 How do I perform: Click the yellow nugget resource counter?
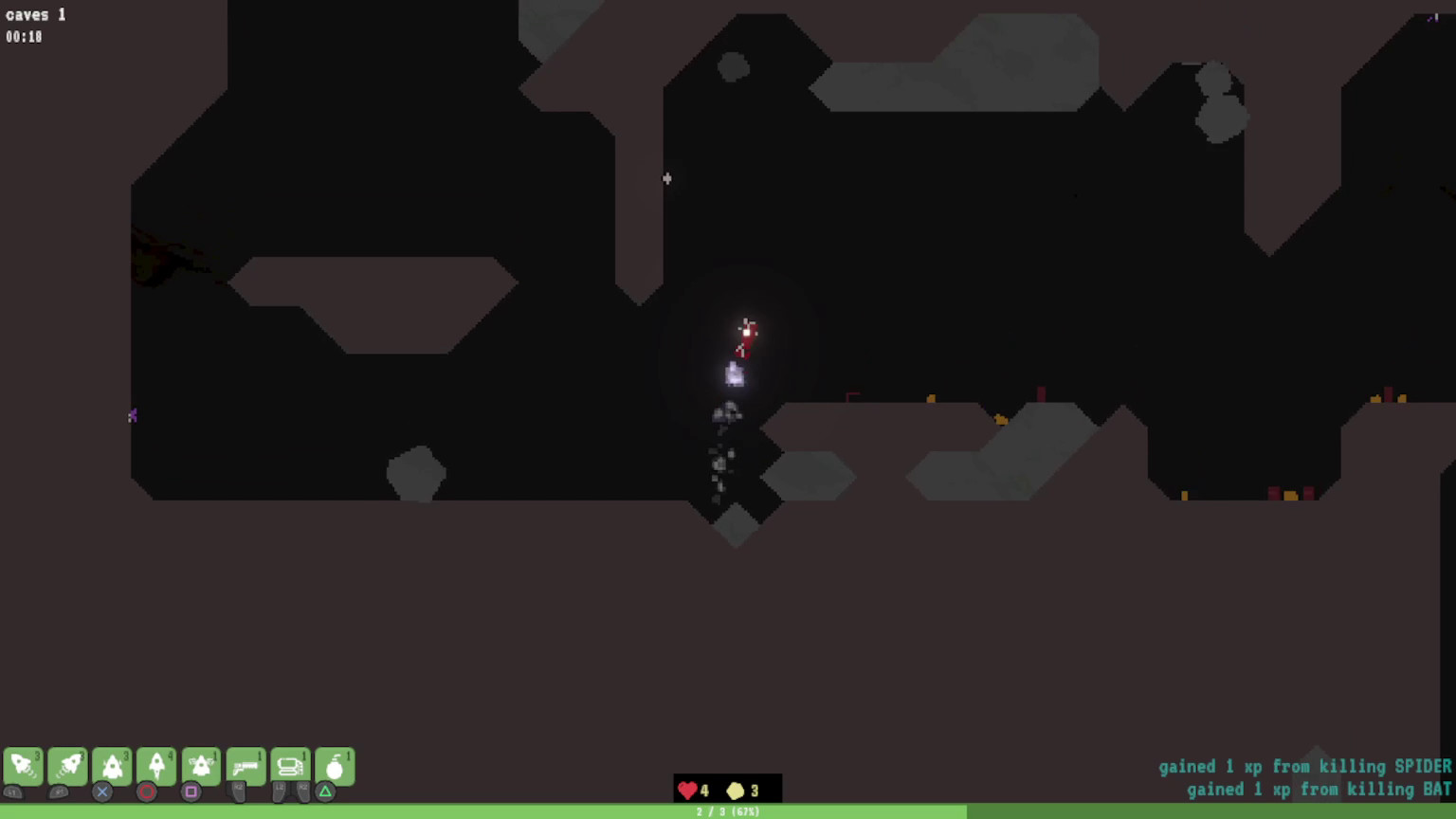[x=737, y=791]
